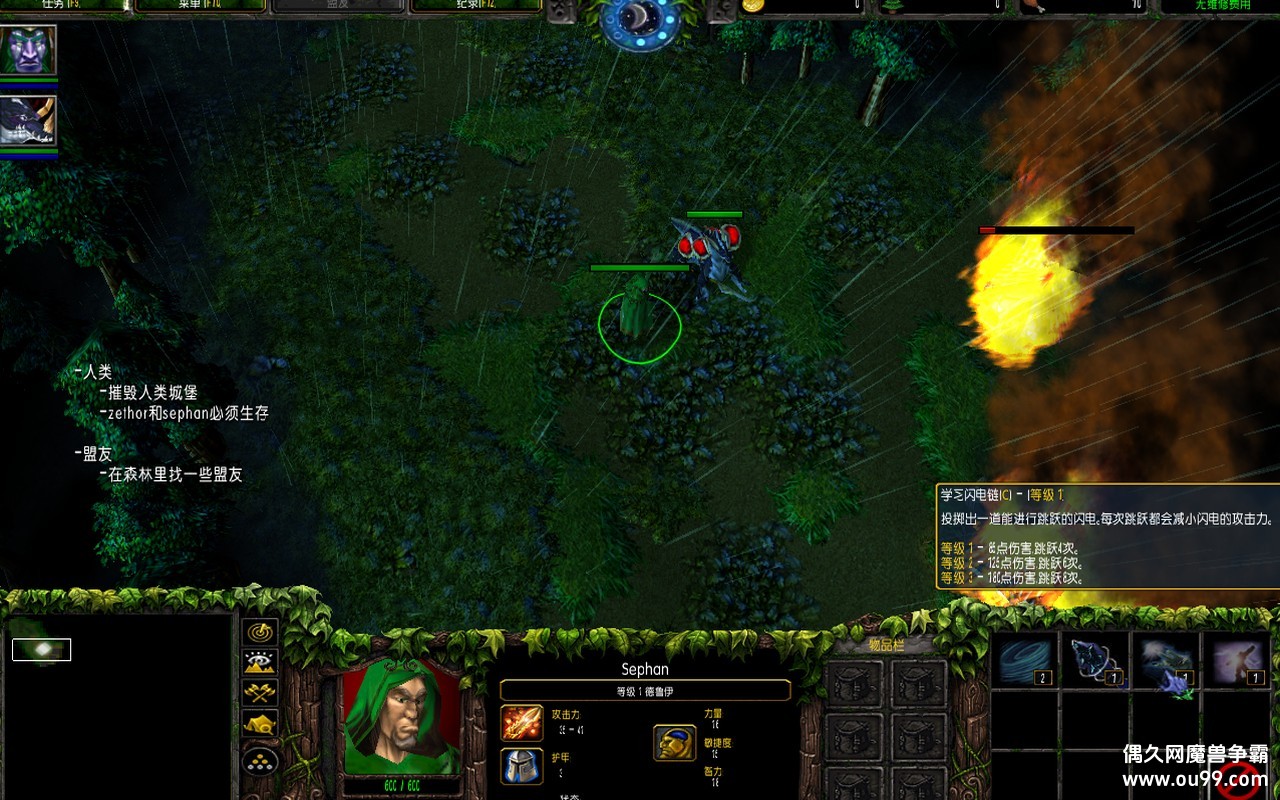Select the dragon hero portrait icon
The height and width of the screenshot is (800, 1280).
pyautogui.click(x=29, y=121)
